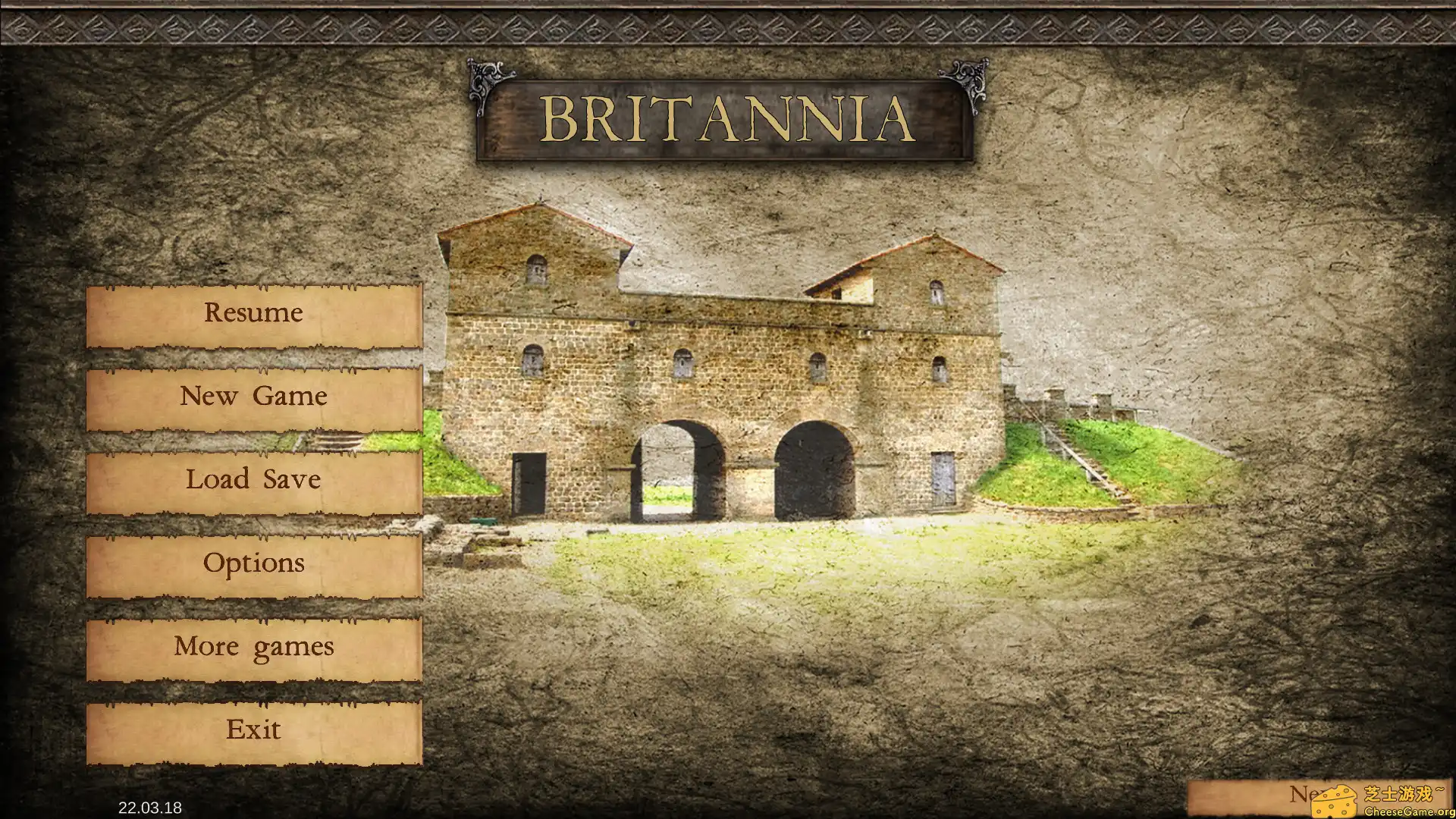1456x819 pixels.
Task: Select the Resume menu entry
Action: pos(253,312)
